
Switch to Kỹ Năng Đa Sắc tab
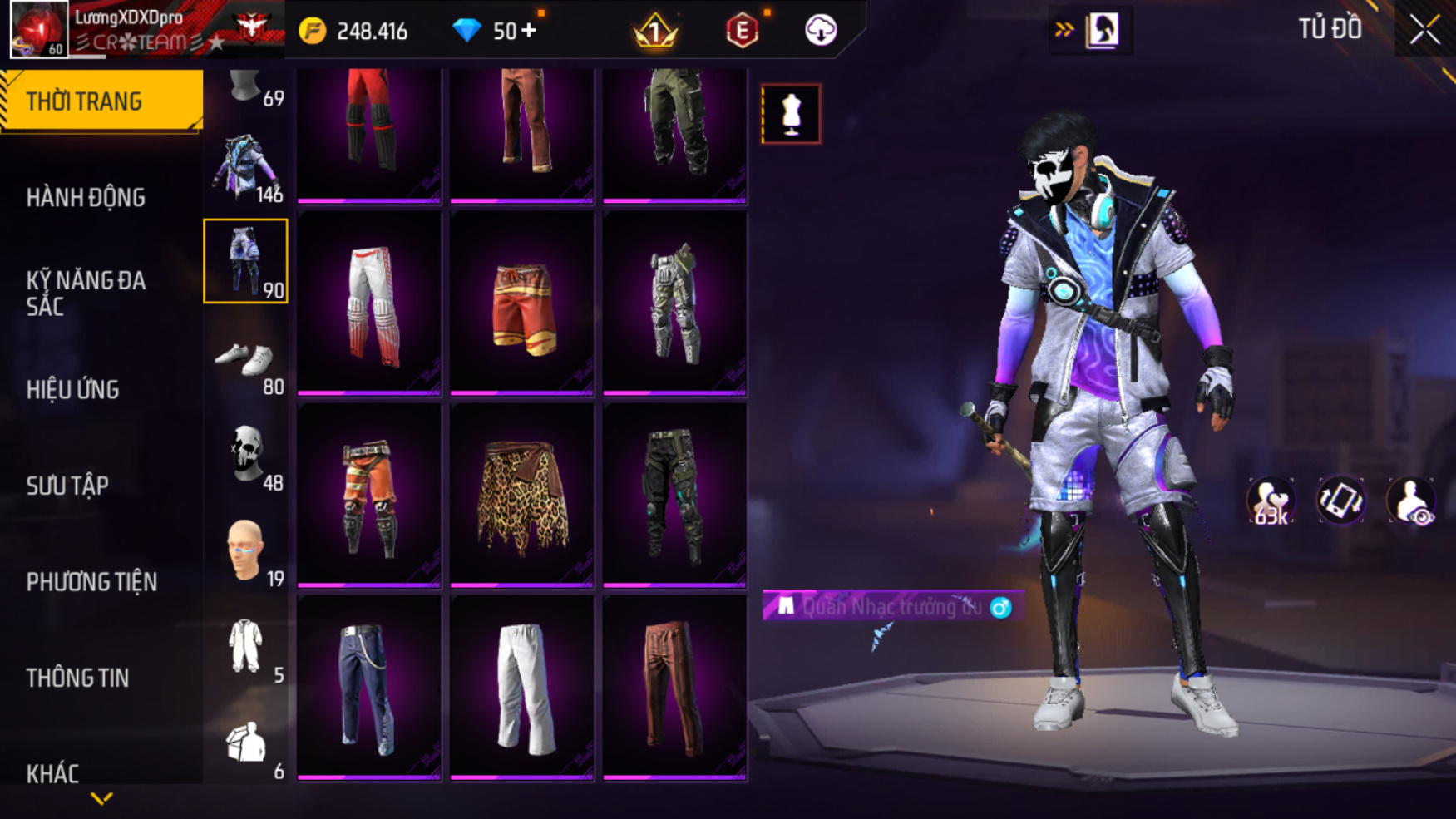pos(86,294)
